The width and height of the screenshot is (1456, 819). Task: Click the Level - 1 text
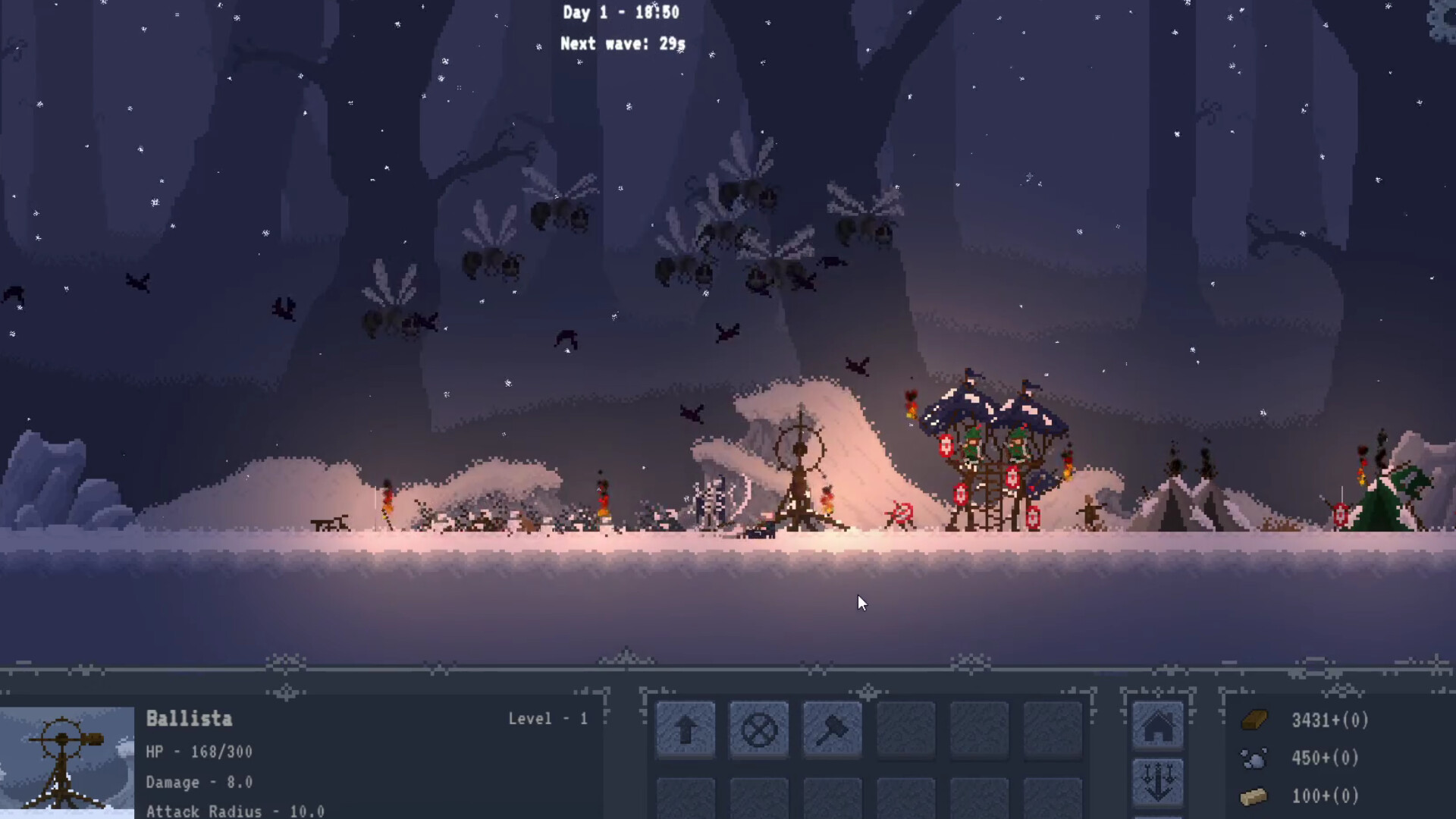tap(548, 719)
